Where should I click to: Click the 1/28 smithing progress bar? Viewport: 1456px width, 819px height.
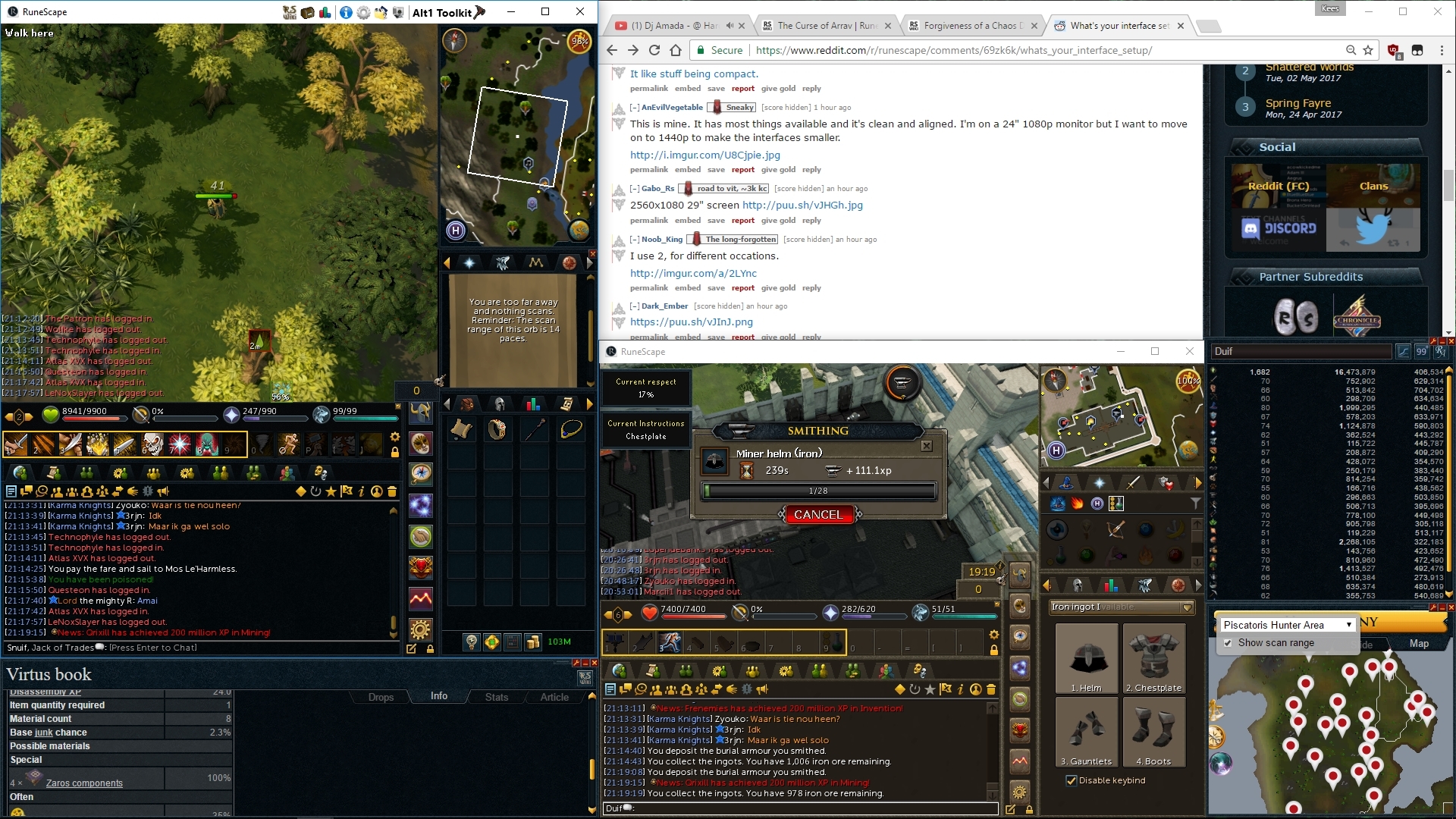tap(821, 491)
